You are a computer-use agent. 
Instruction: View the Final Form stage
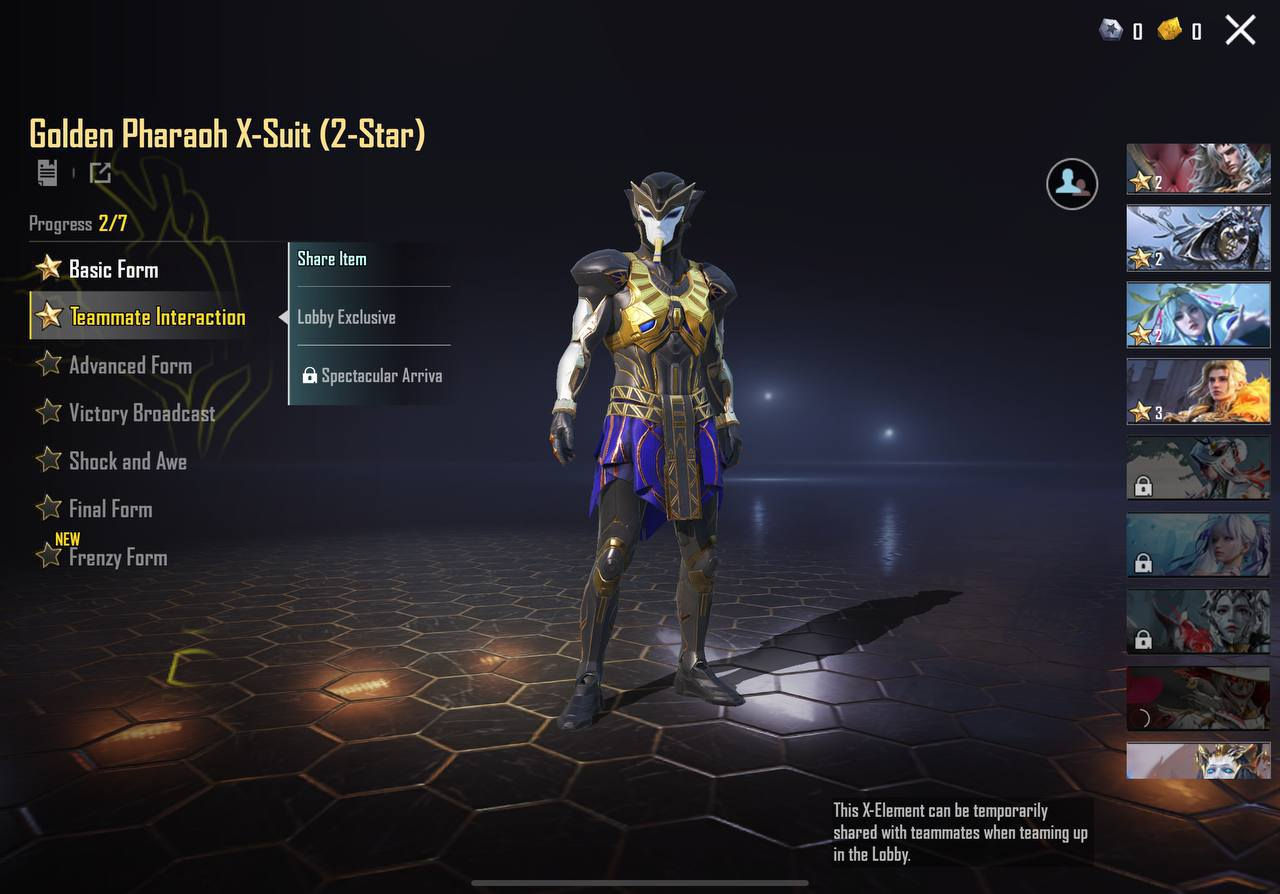coord(110,509)
